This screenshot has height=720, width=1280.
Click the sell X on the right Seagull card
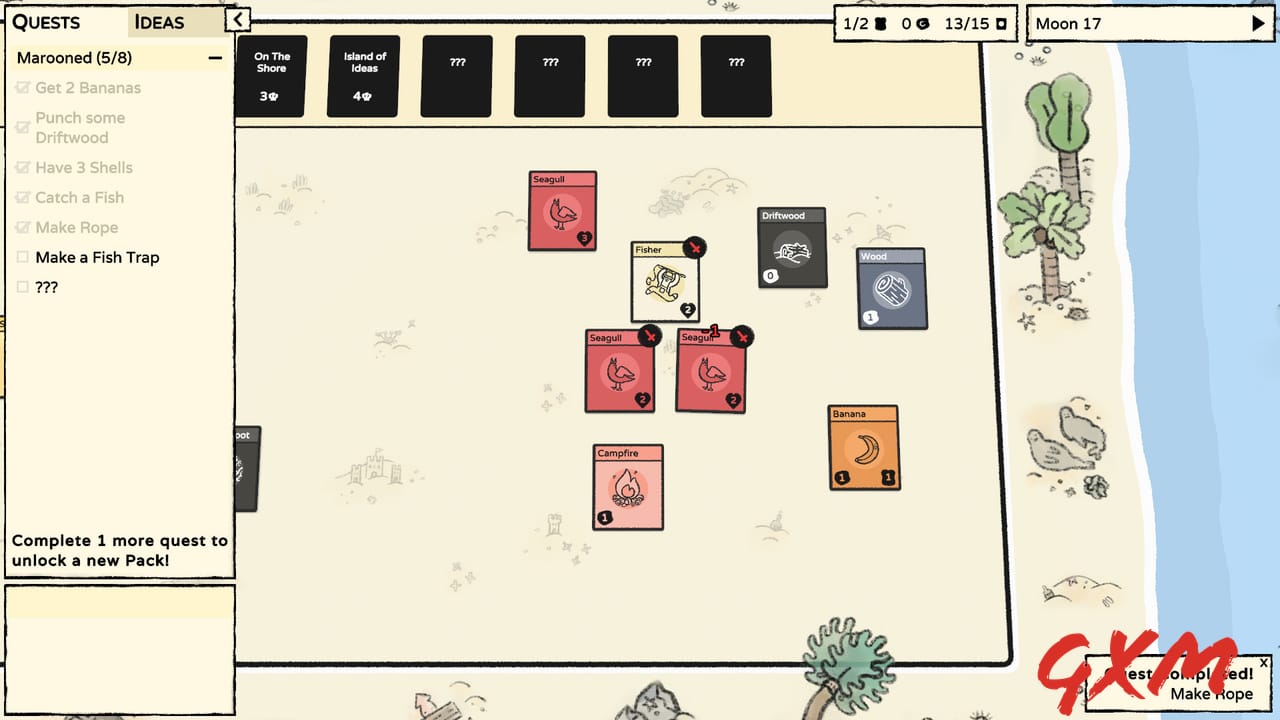point(742,337)
